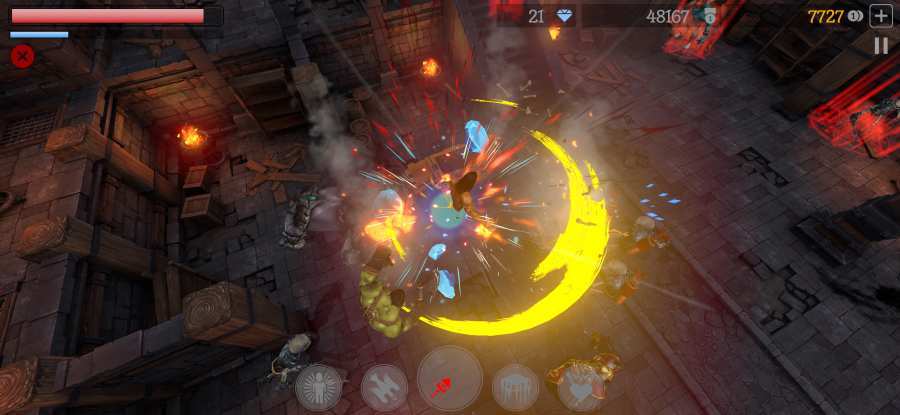Click the red X icon under the health bar

21,56
